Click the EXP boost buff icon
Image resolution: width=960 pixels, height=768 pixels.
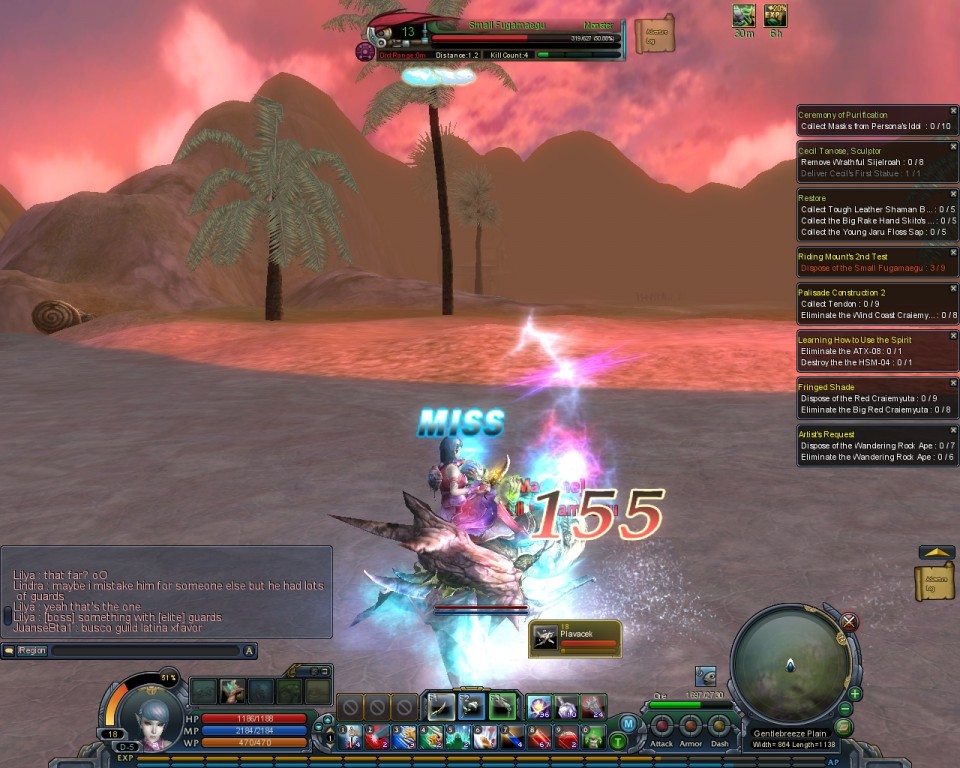click(775, 15)
